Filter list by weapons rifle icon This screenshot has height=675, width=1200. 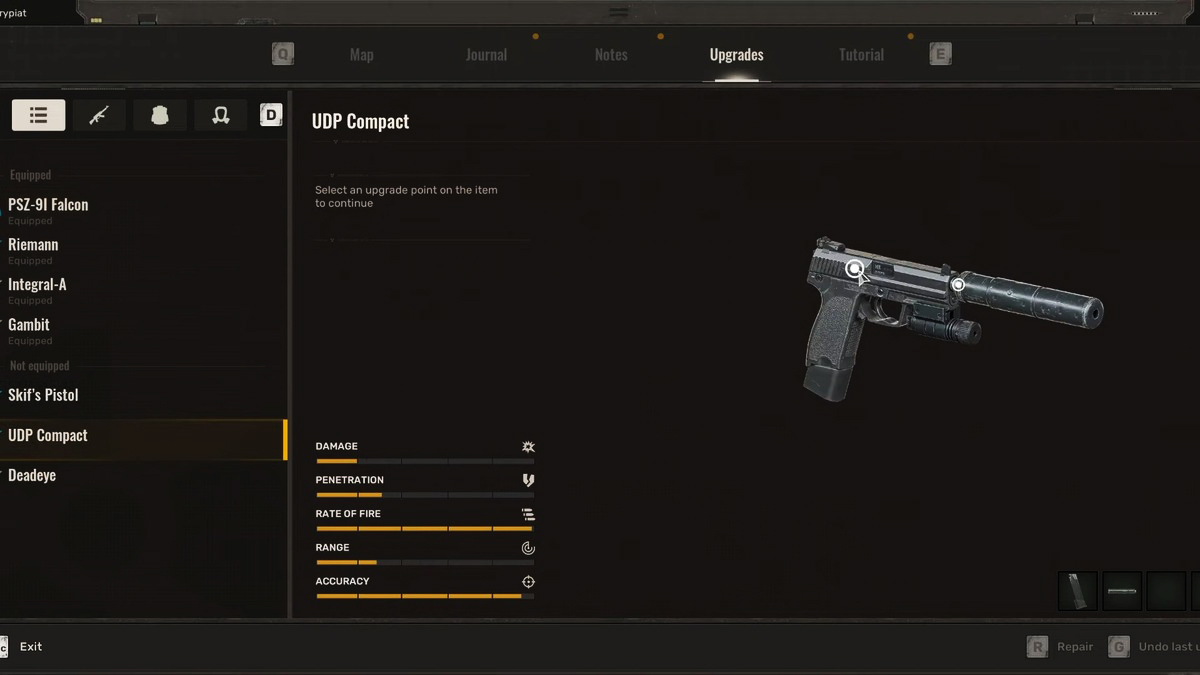point(99,115)
